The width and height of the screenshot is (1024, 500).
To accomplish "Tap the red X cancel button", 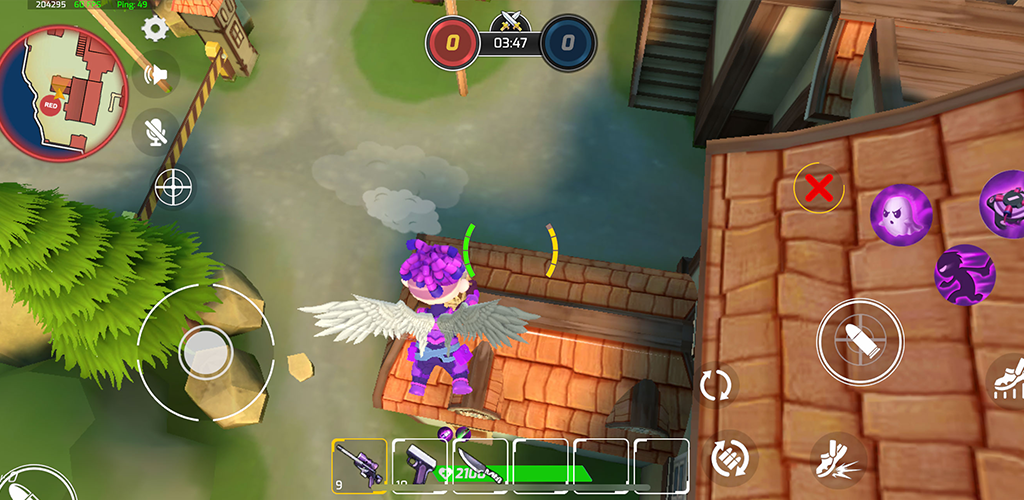I will (x=819, y=187).
